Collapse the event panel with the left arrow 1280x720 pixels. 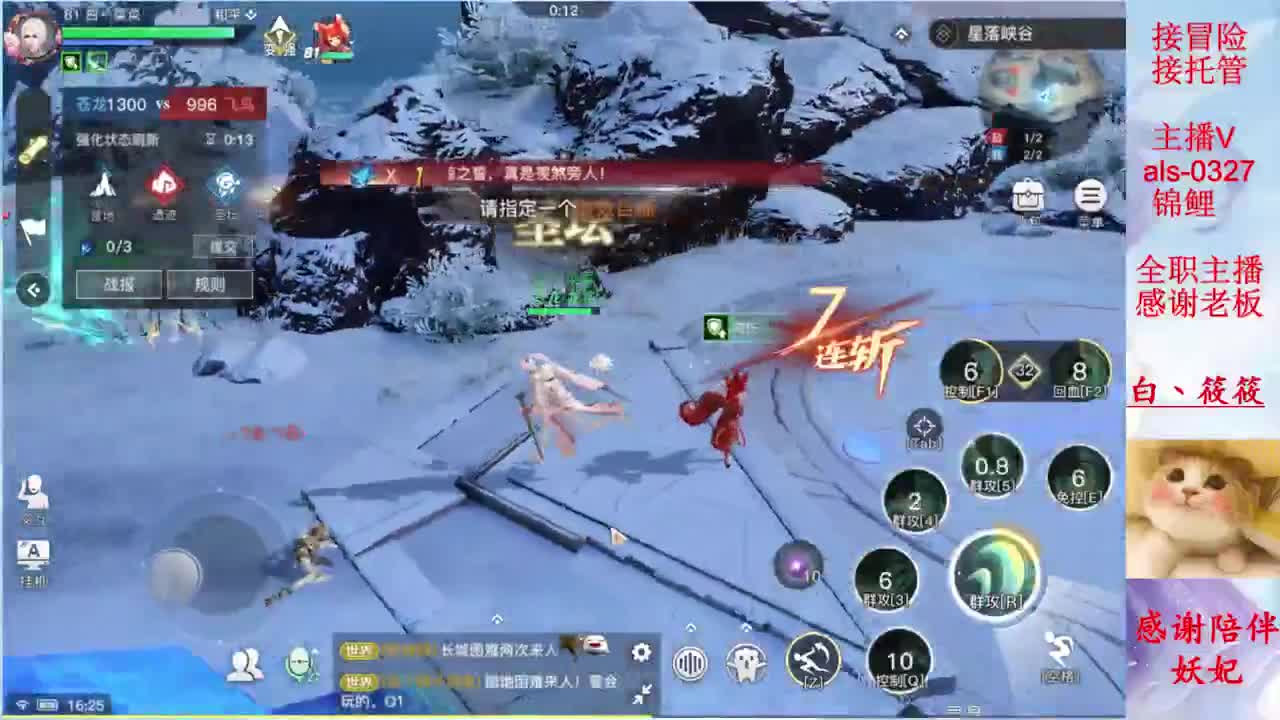32,290
